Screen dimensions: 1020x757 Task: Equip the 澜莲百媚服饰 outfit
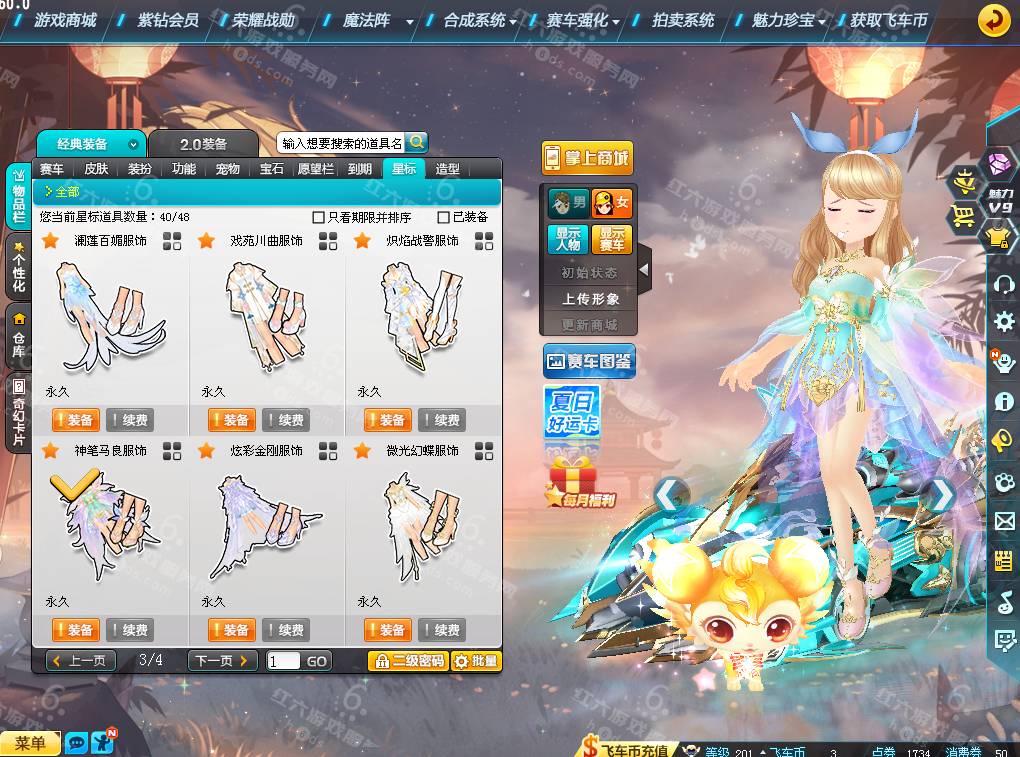click(x=73, y=420)
